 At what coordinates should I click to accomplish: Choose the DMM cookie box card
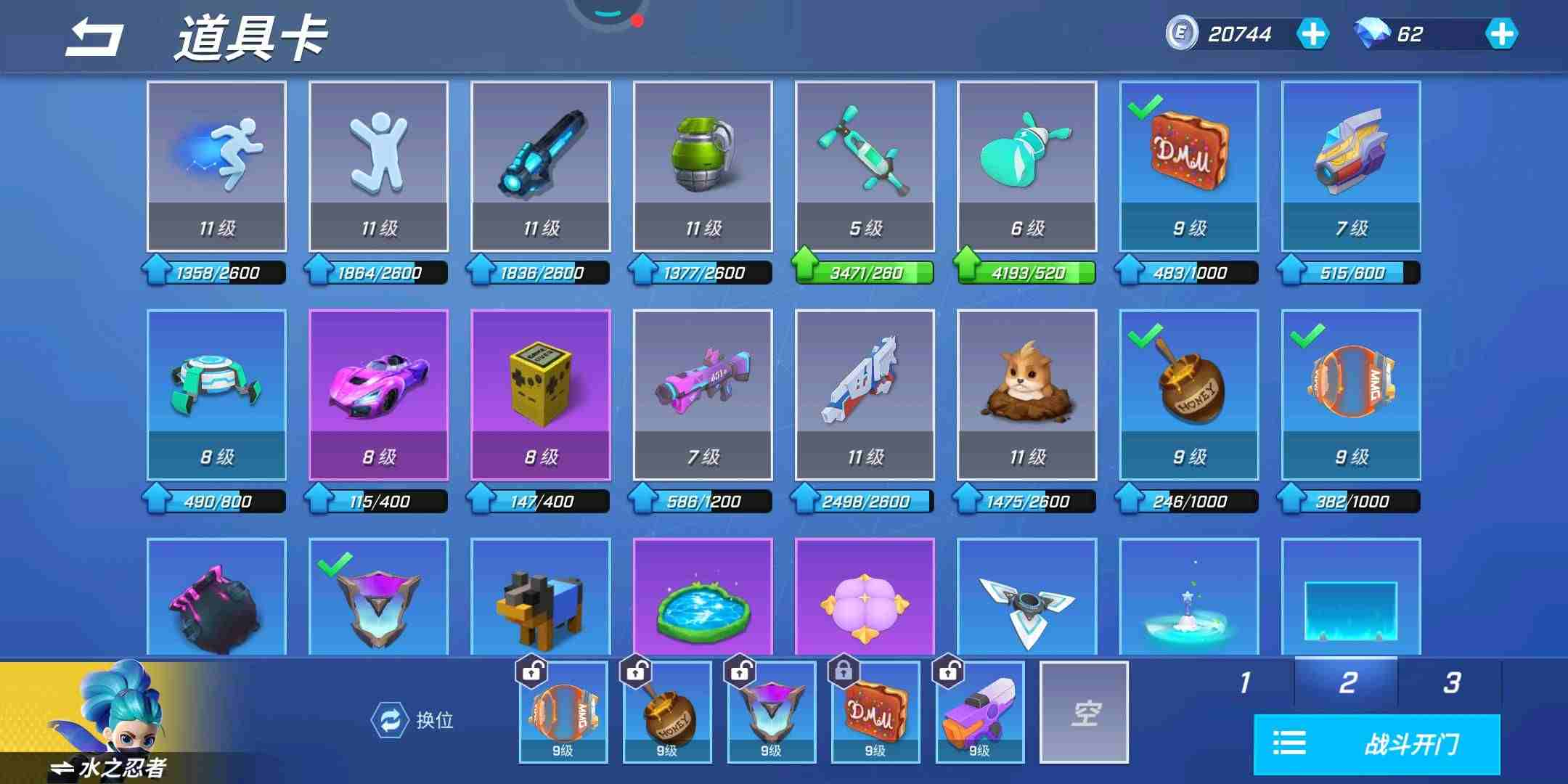click(1189, 166)
